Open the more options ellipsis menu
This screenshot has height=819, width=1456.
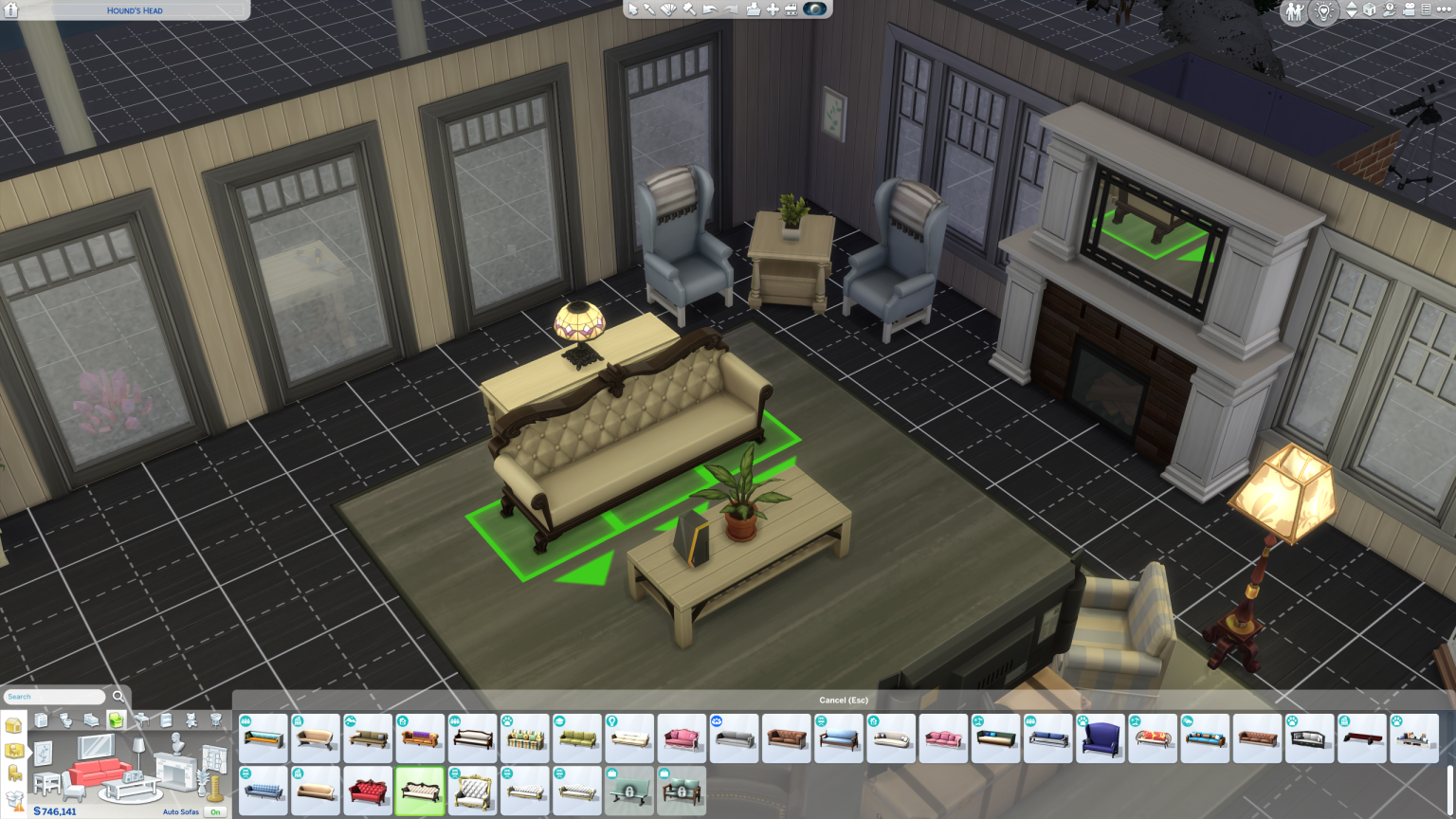point(1445,10)
